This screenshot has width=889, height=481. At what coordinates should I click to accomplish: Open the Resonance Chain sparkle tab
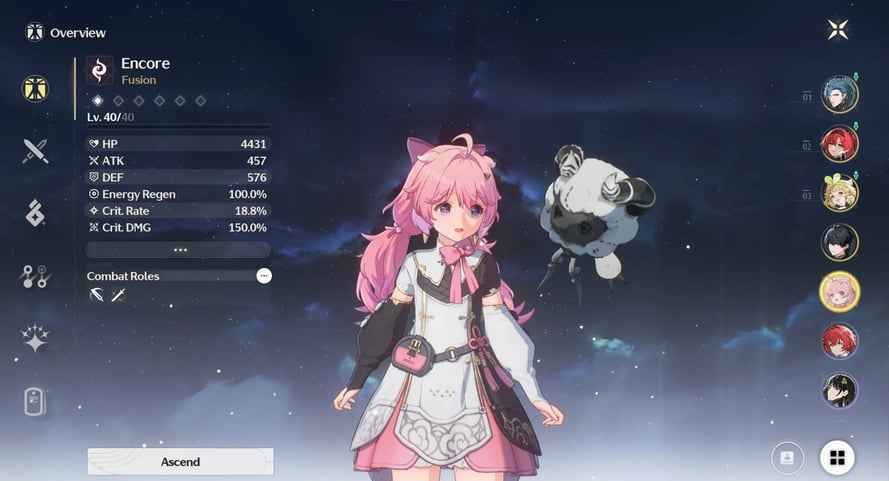(36, 339)
